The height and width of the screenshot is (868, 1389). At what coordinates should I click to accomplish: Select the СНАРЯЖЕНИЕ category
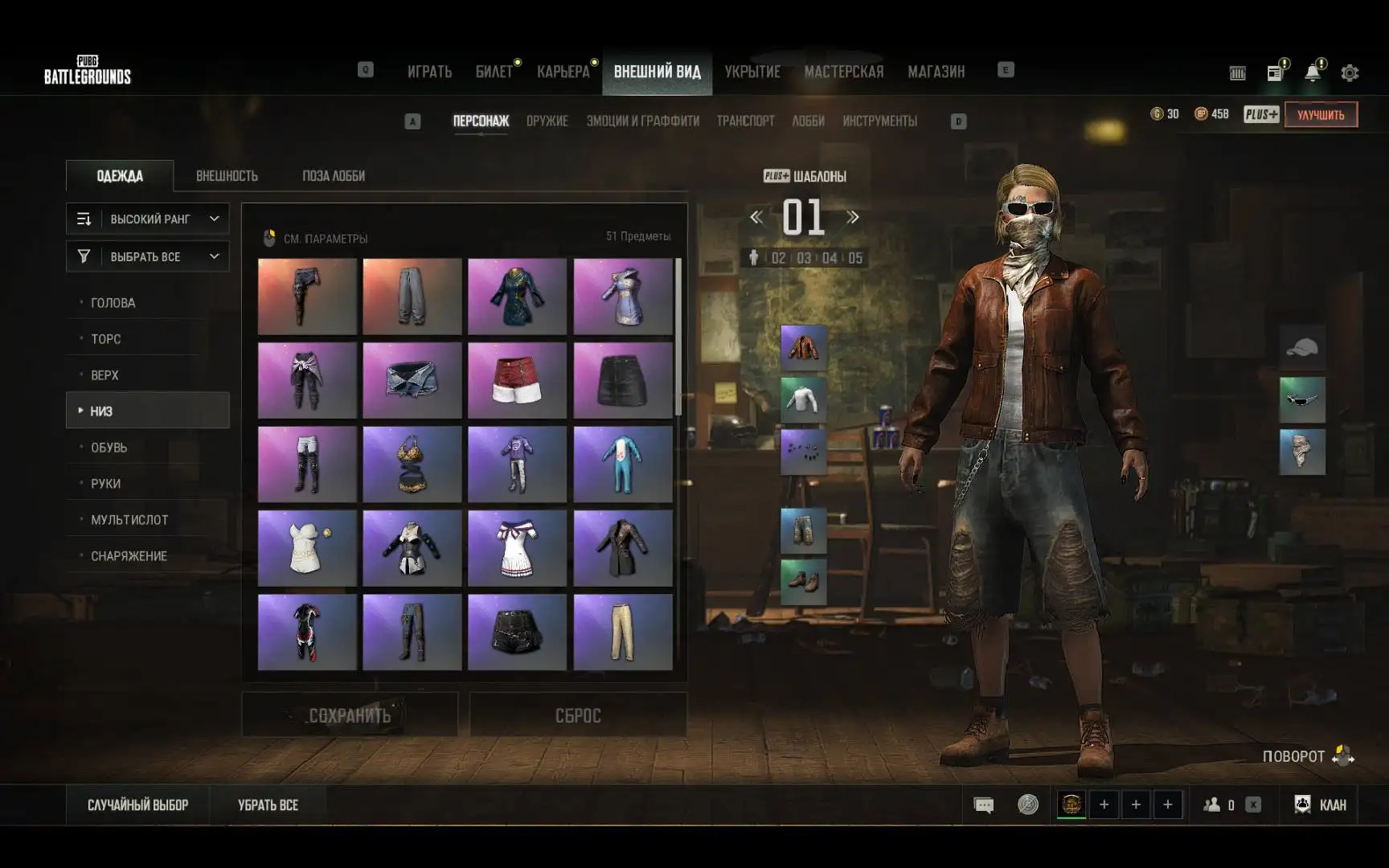(x=129, y=556)
